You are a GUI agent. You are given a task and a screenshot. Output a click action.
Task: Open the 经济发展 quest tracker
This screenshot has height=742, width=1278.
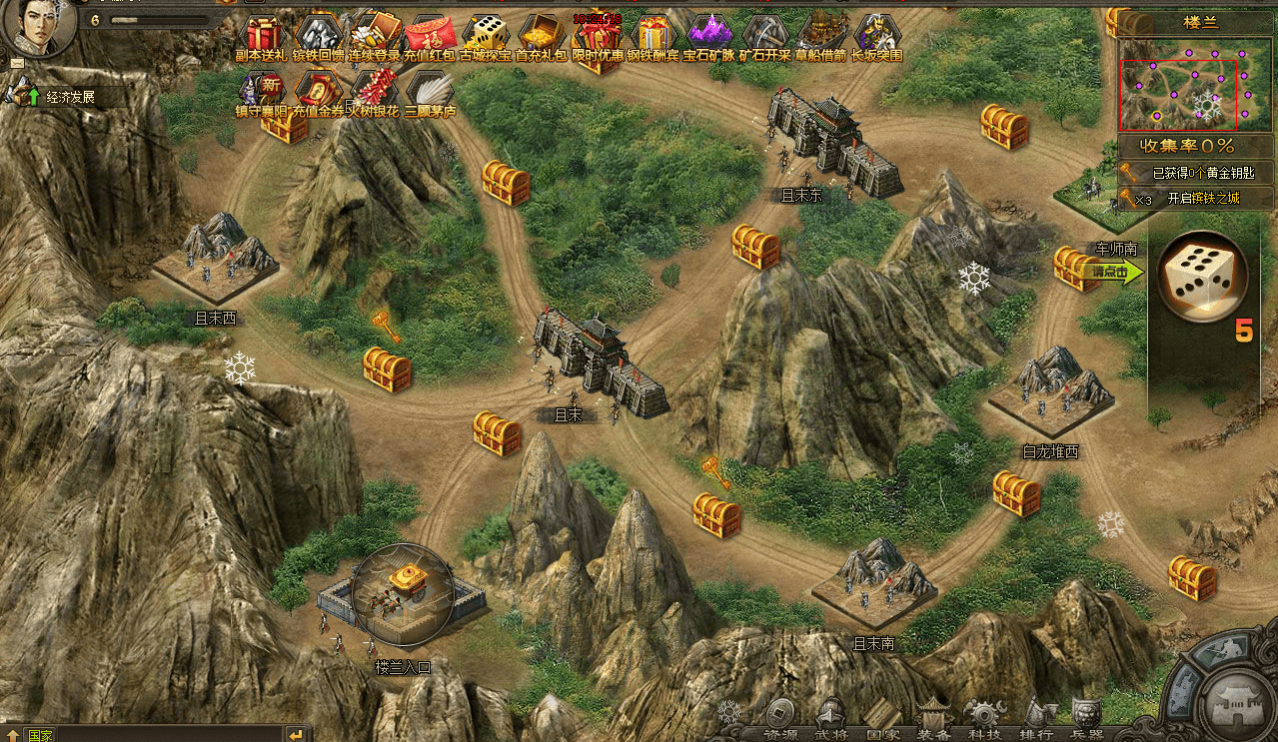pyautogui.click(x=68, y=97)
